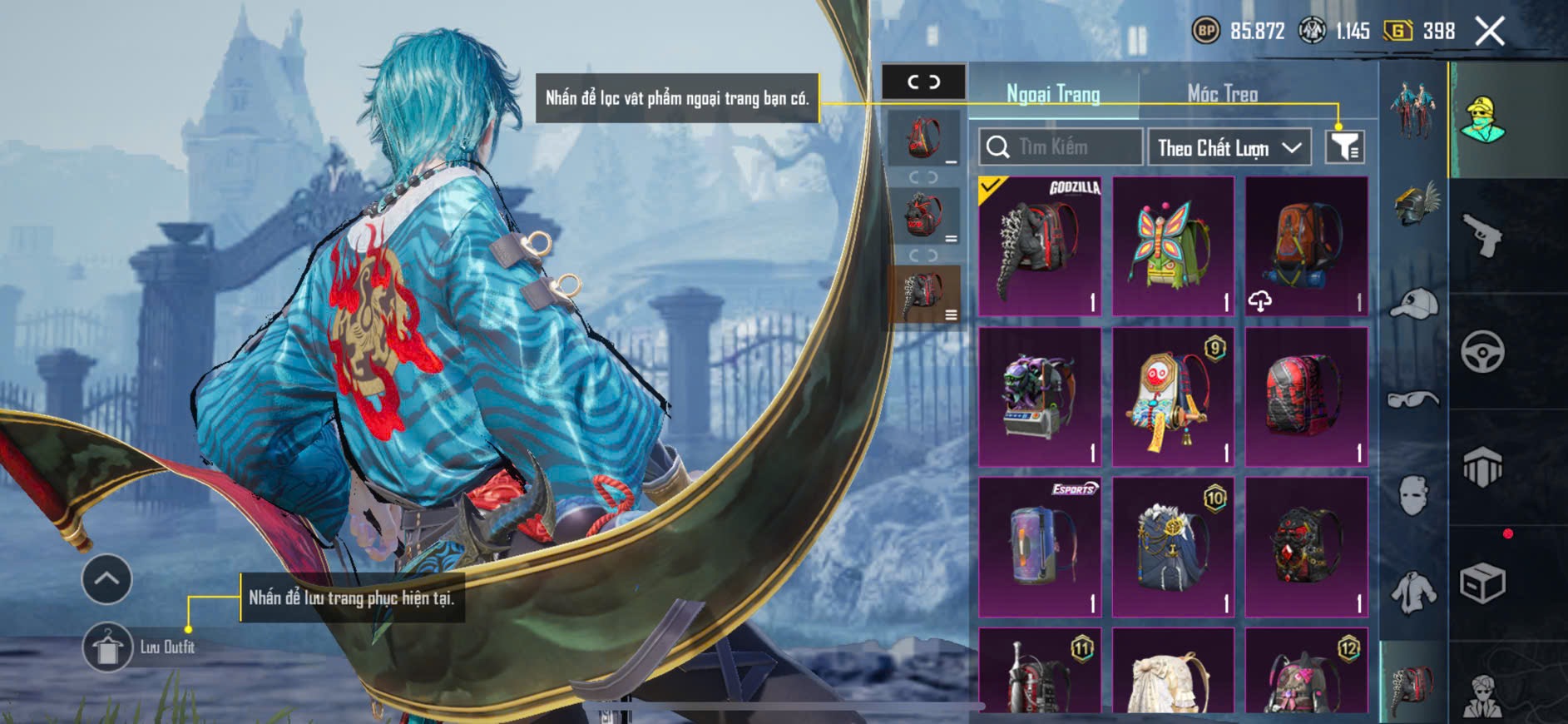Screen dimensions: 1568x724
Task: Open the baseball cap headwear category
Action: tap(1413, 303)
